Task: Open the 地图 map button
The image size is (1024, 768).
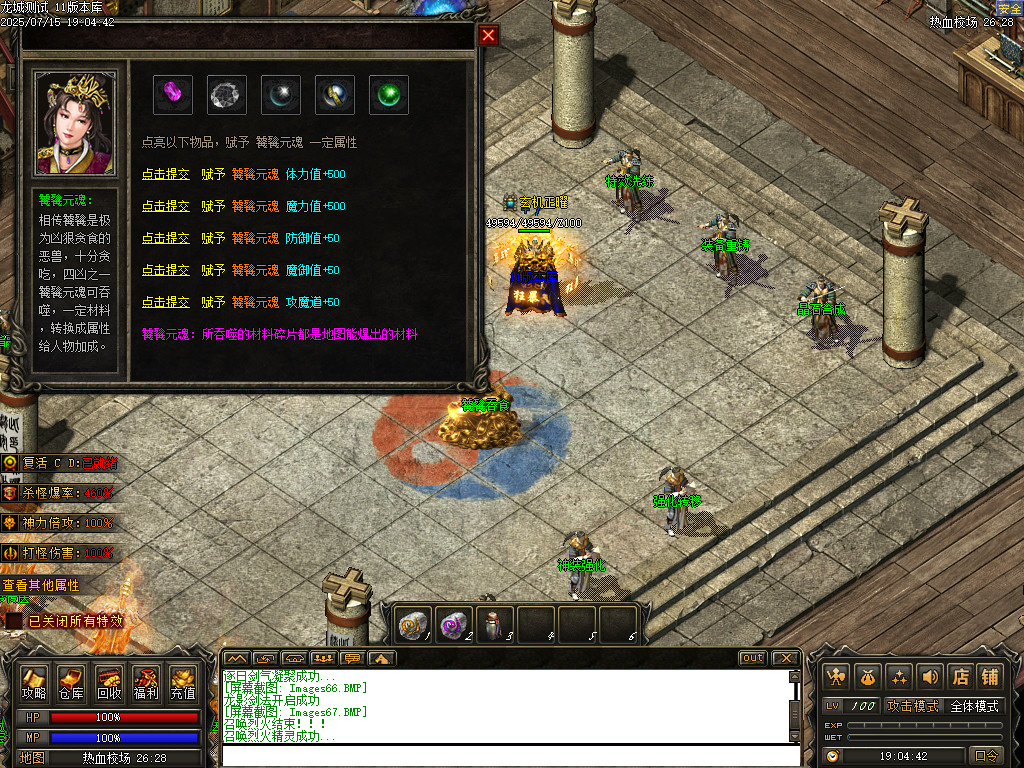Action: [33, 758]
